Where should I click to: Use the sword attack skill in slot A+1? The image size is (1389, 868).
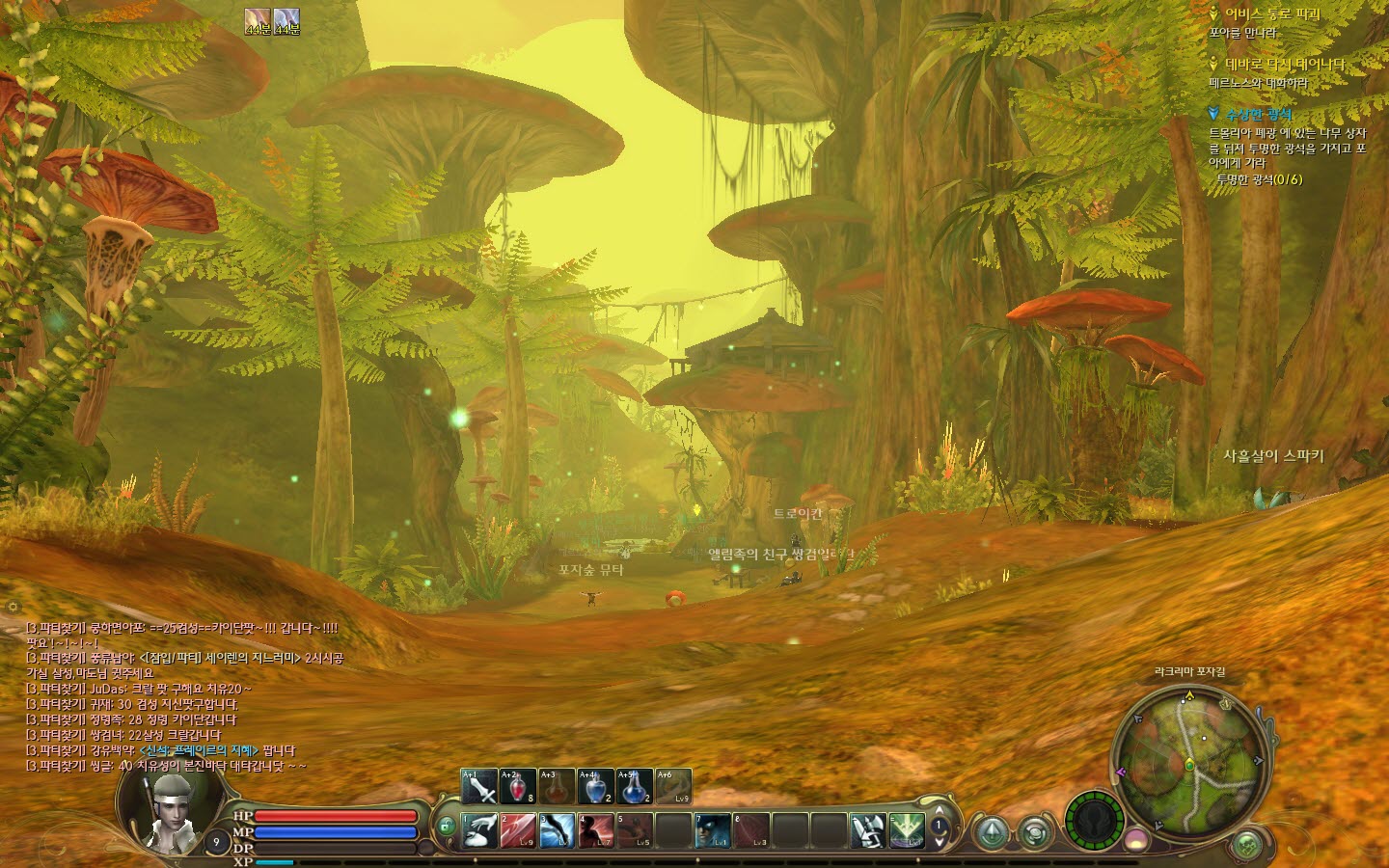479,787
